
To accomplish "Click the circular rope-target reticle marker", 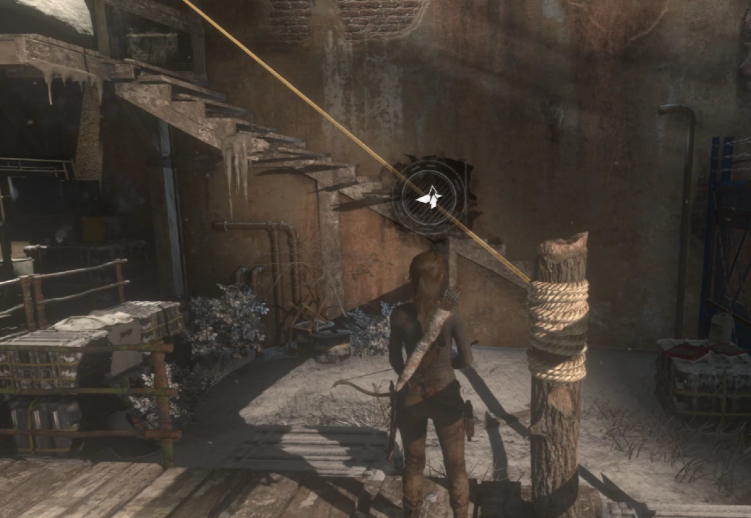I will pos(431,199).
